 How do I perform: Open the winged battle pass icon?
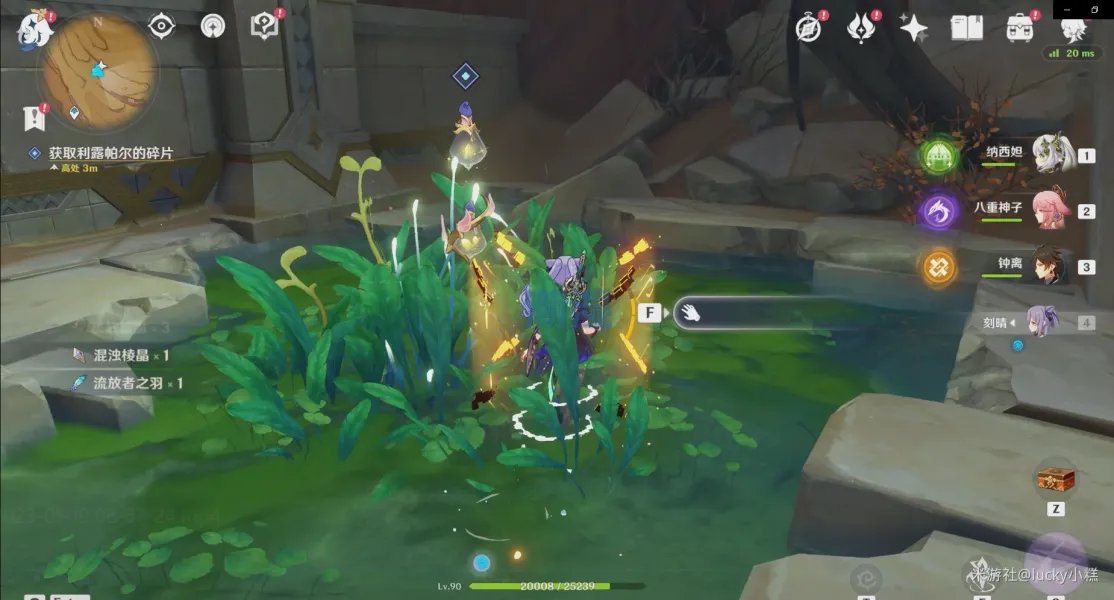tap(861, 28)
